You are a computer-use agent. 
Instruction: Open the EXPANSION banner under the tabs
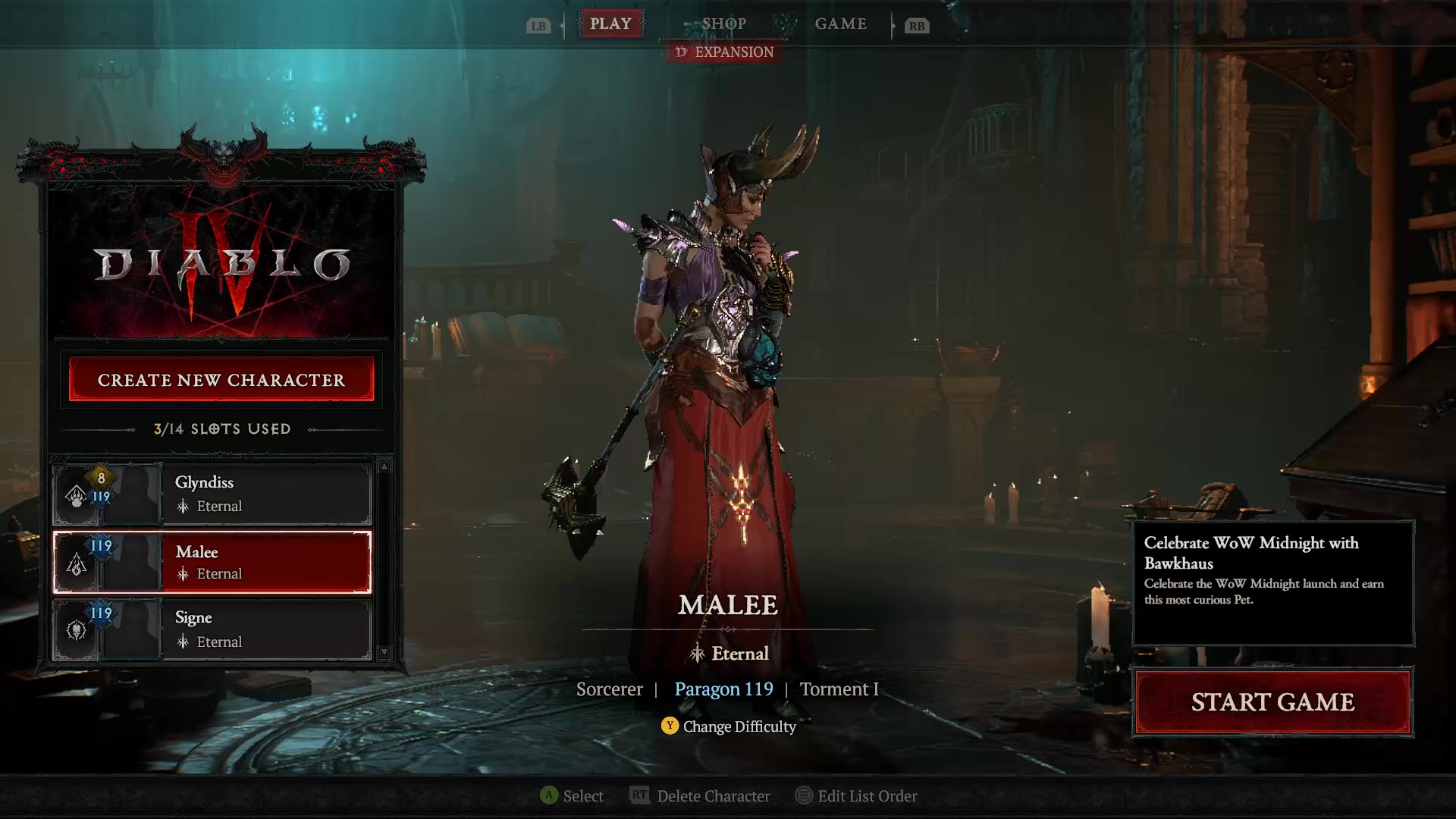(x=722, y=52)
